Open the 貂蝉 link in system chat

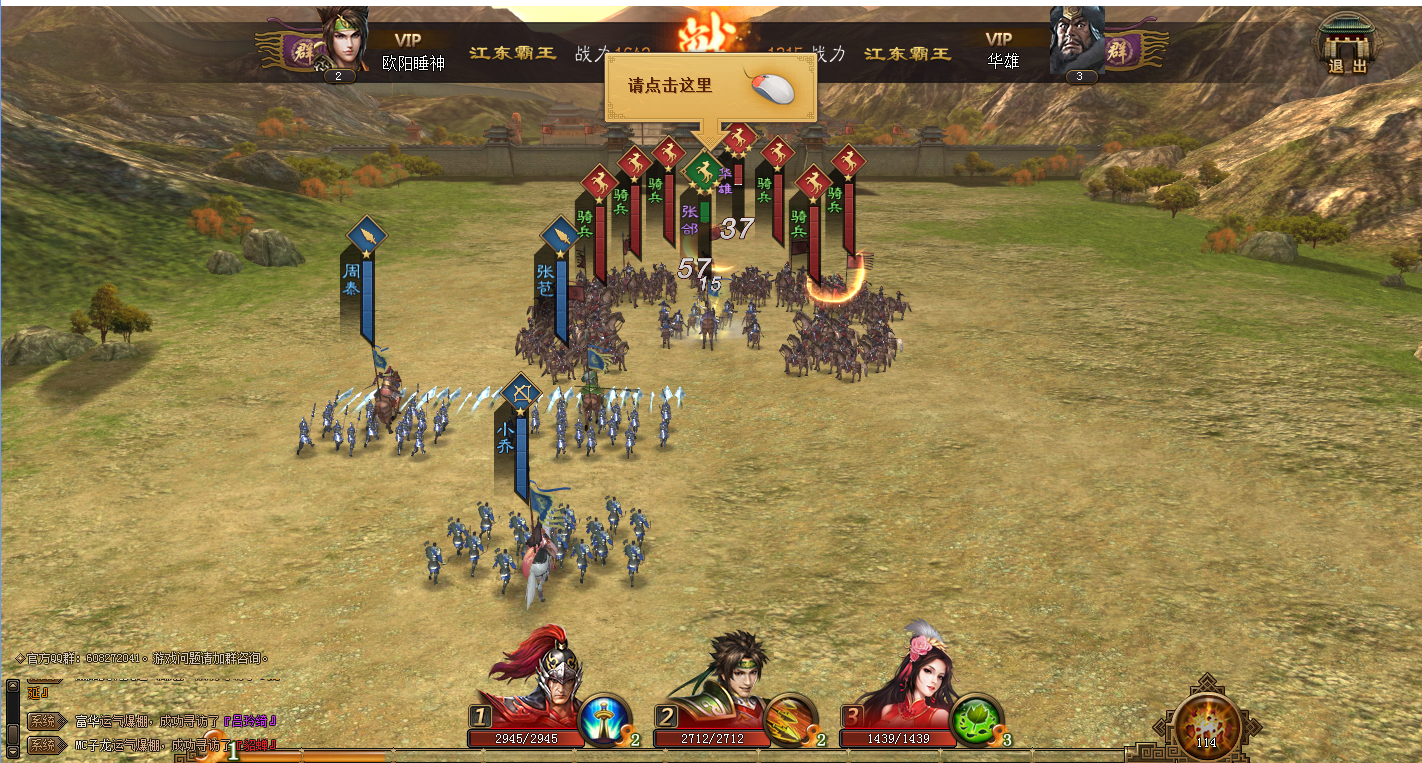[x=256, y=745]
